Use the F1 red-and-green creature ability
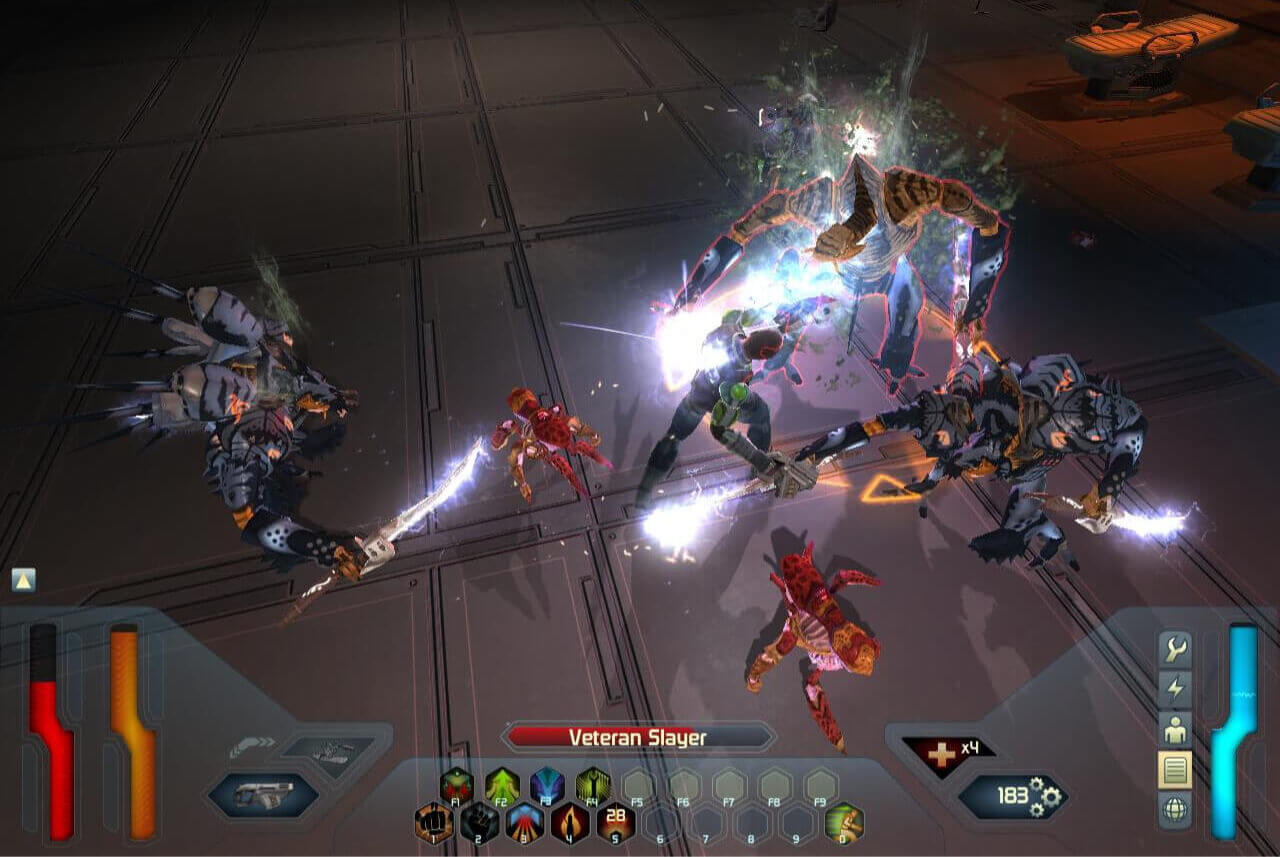The width and height of the screenshot is (1280, 857). [456, 786]
